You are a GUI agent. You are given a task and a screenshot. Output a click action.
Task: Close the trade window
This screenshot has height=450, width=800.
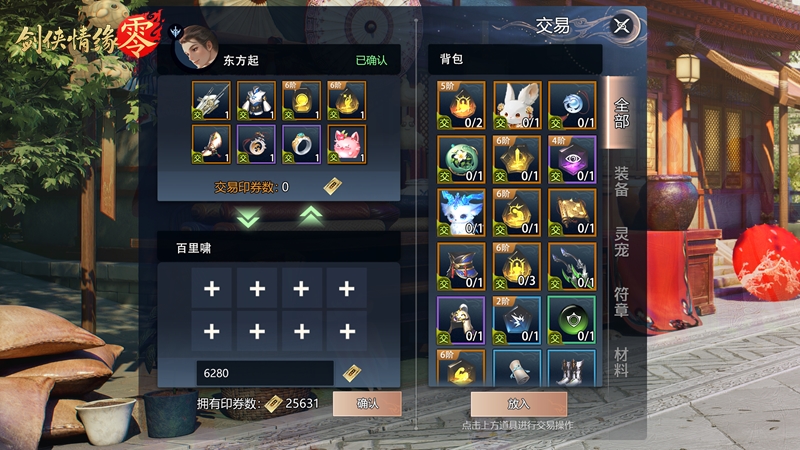[x=624, y=26]
